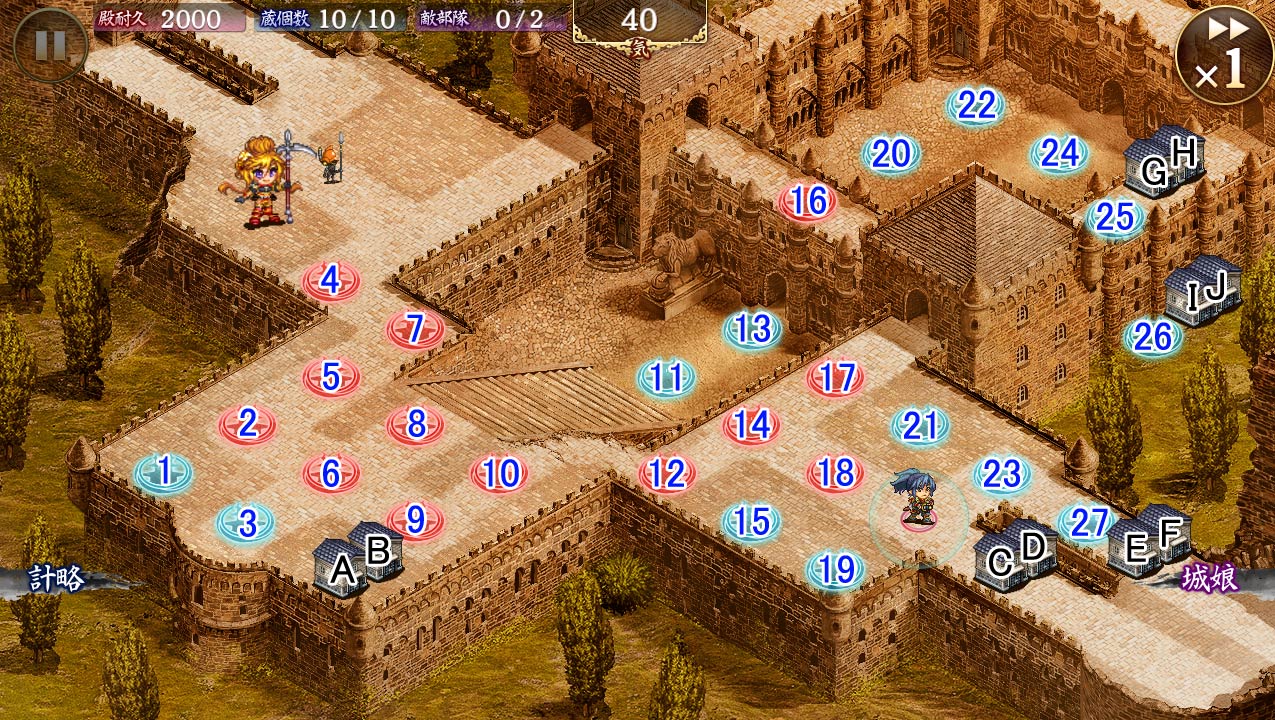Select blue deployment tile 19

835,570
